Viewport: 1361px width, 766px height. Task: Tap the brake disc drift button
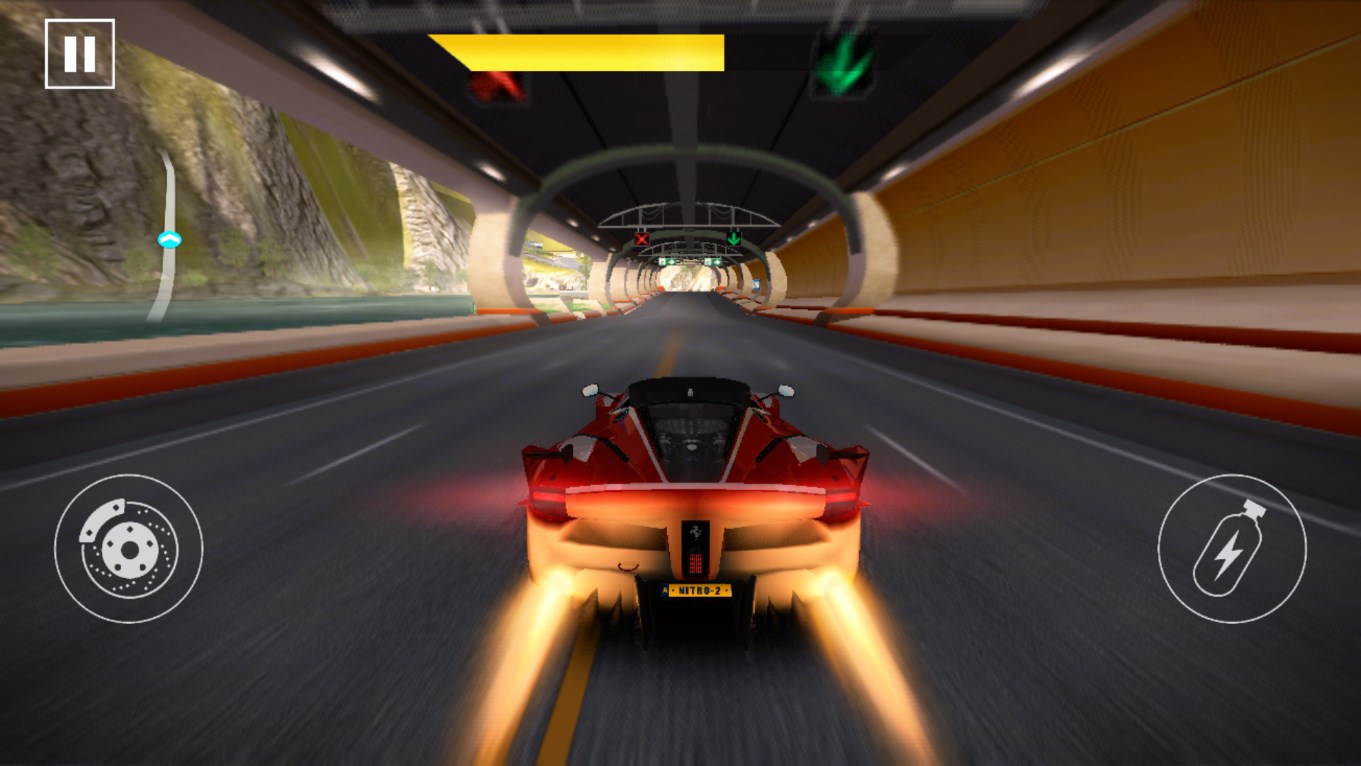tap(128, 548)
